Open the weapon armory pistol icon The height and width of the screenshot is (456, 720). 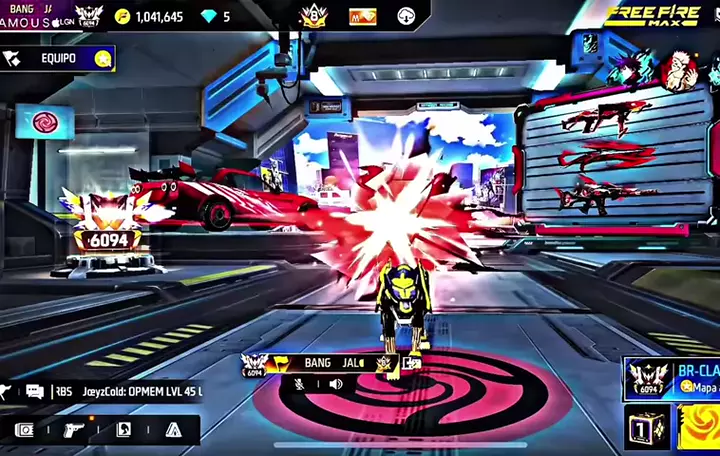tap(75, 430)
